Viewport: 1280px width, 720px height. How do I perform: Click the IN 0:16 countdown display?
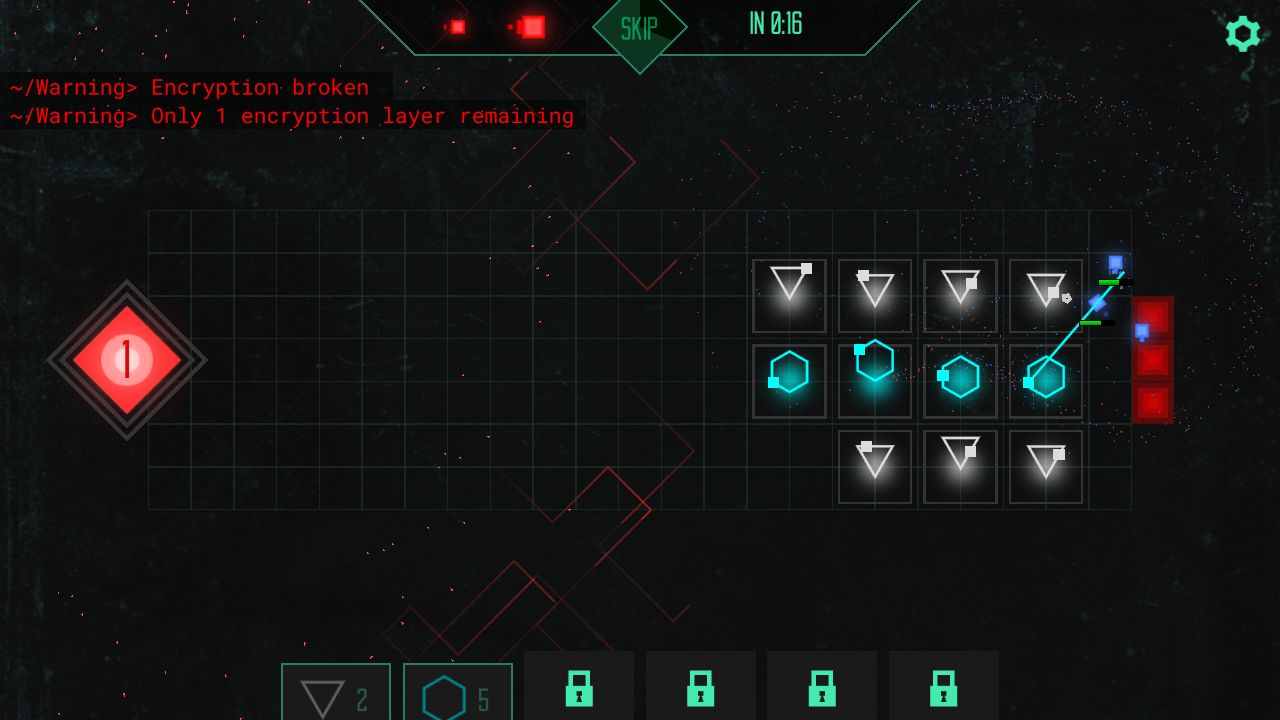pyautogui.click(x=774, y=24)
